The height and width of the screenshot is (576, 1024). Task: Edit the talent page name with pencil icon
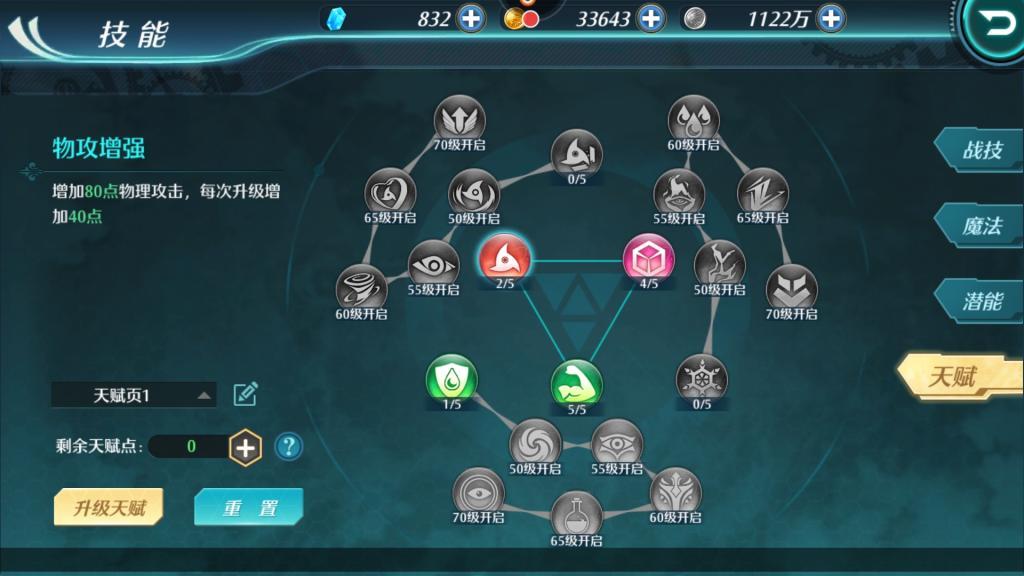coord(245,394)
